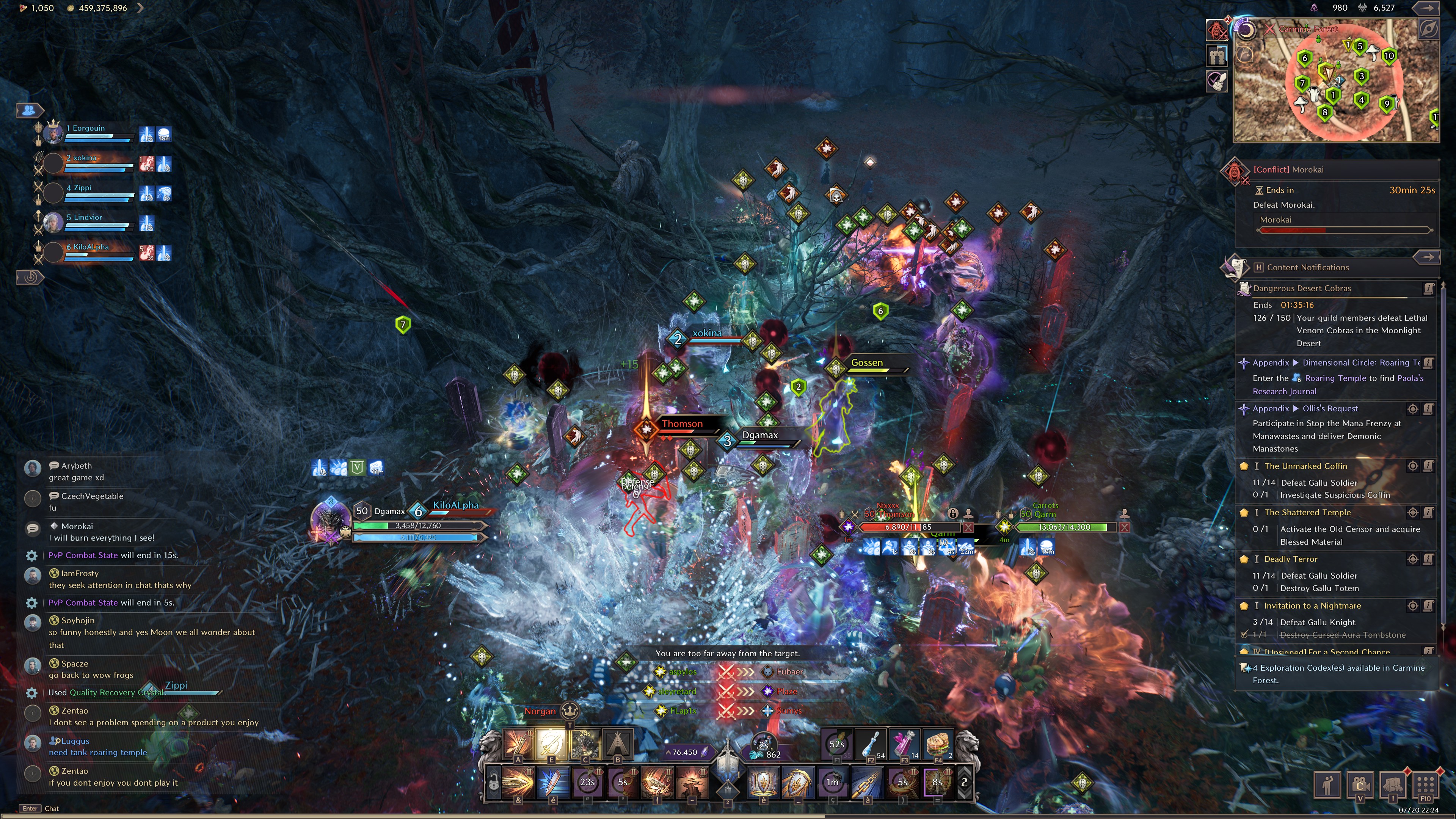Open the Content Notifications panel header
This screenshot has height=819, width=1456.
click(1307, 267)
